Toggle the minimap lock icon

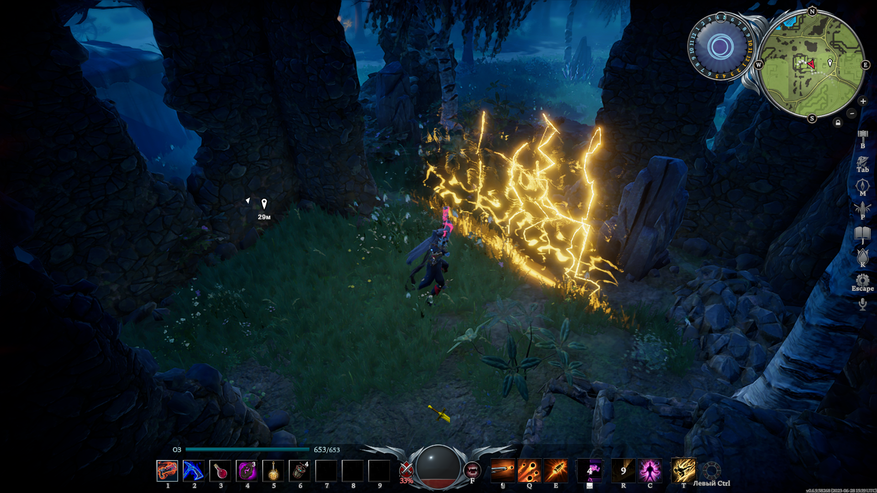point(837,121)
